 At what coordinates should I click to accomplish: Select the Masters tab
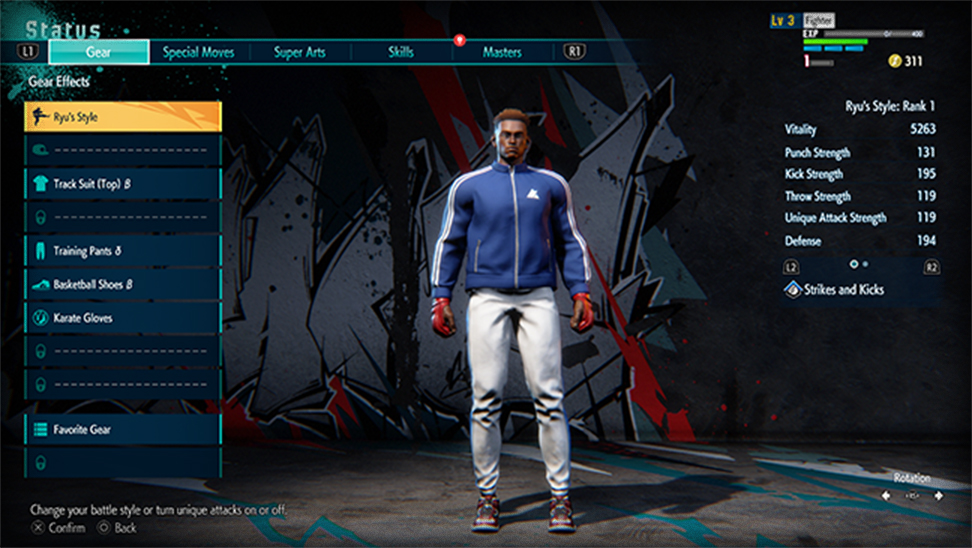point(502,52)
